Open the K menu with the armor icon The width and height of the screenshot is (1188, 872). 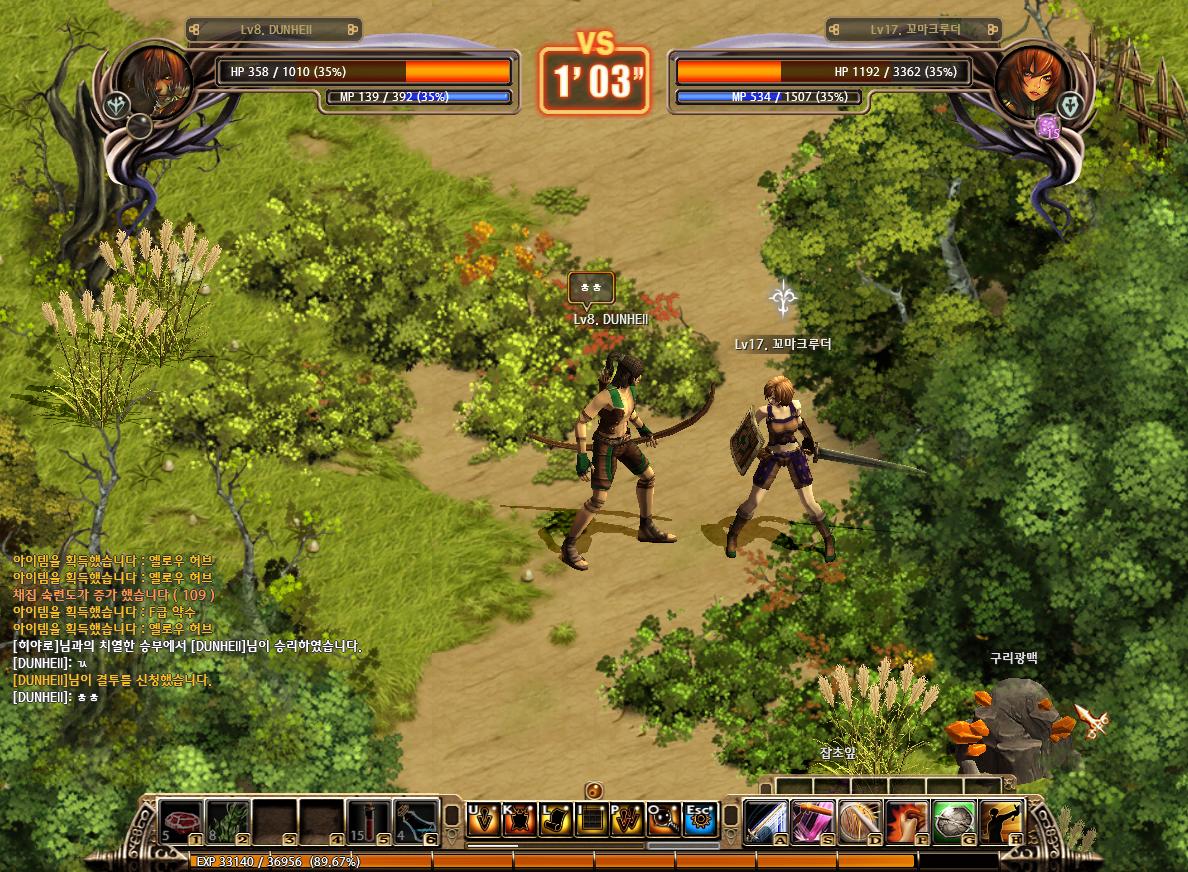tap(519, 819)
